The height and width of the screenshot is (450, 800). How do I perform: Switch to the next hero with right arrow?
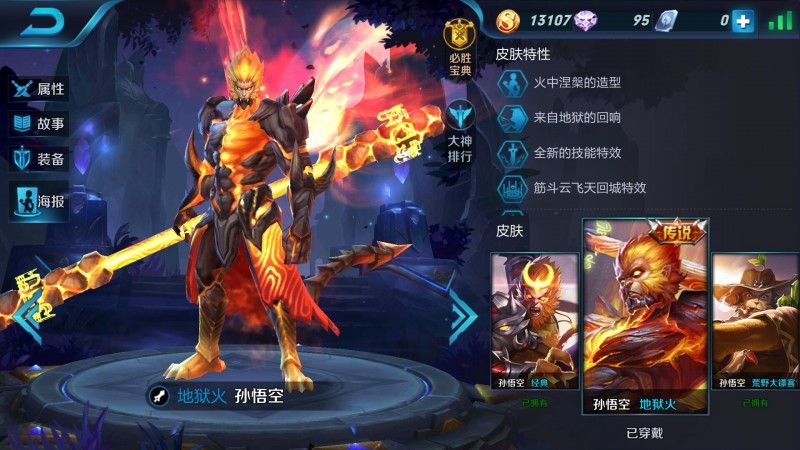[x=463, y=316]
